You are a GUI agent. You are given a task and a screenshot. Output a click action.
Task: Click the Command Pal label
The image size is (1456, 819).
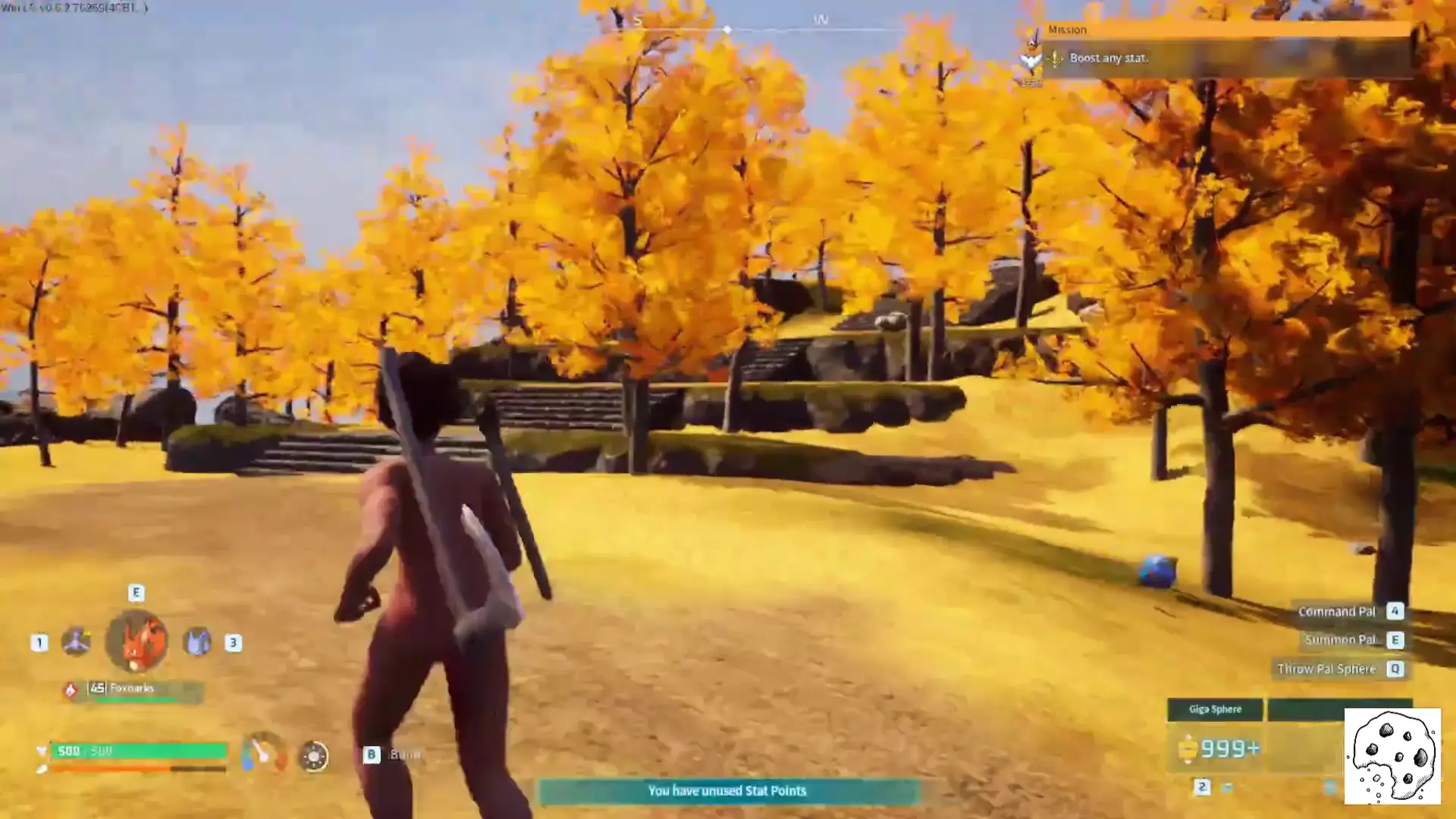point(1336,611)
